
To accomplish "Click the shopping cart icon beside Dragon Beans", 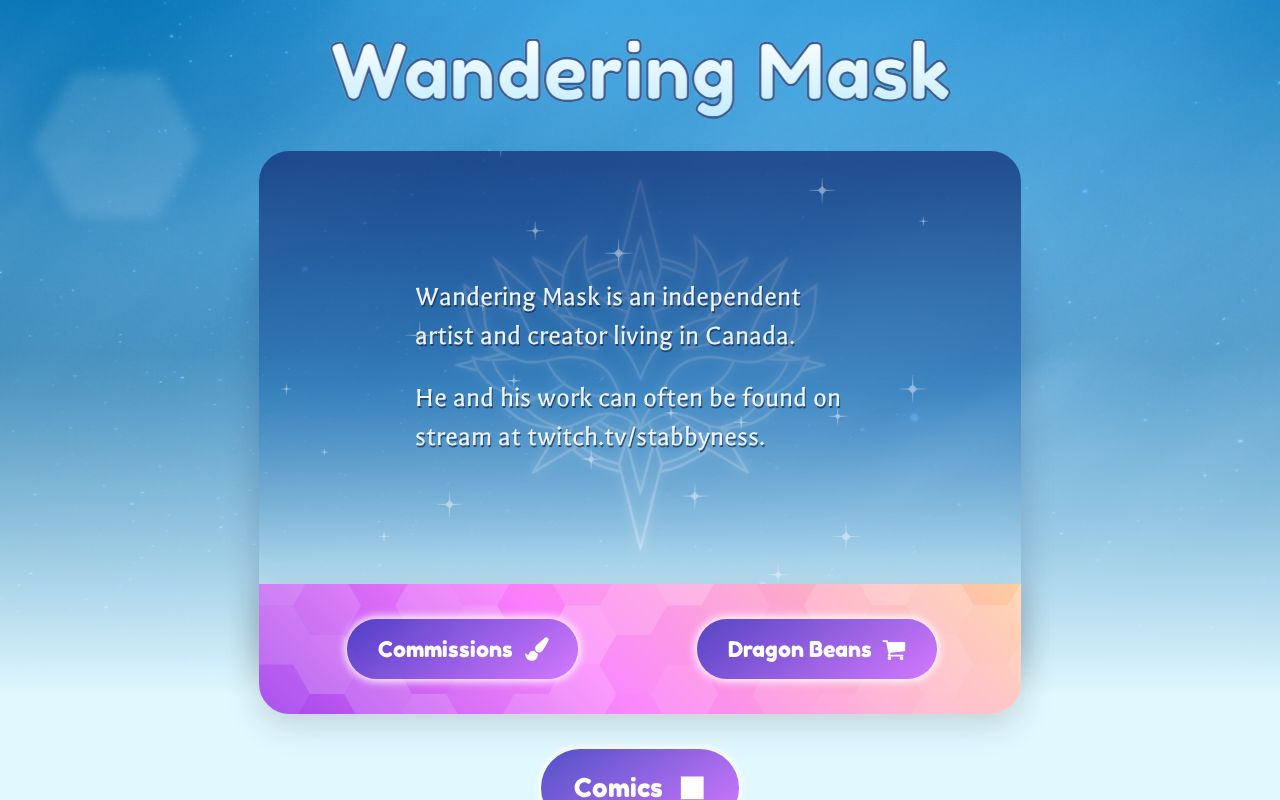I will click(894, 648).
